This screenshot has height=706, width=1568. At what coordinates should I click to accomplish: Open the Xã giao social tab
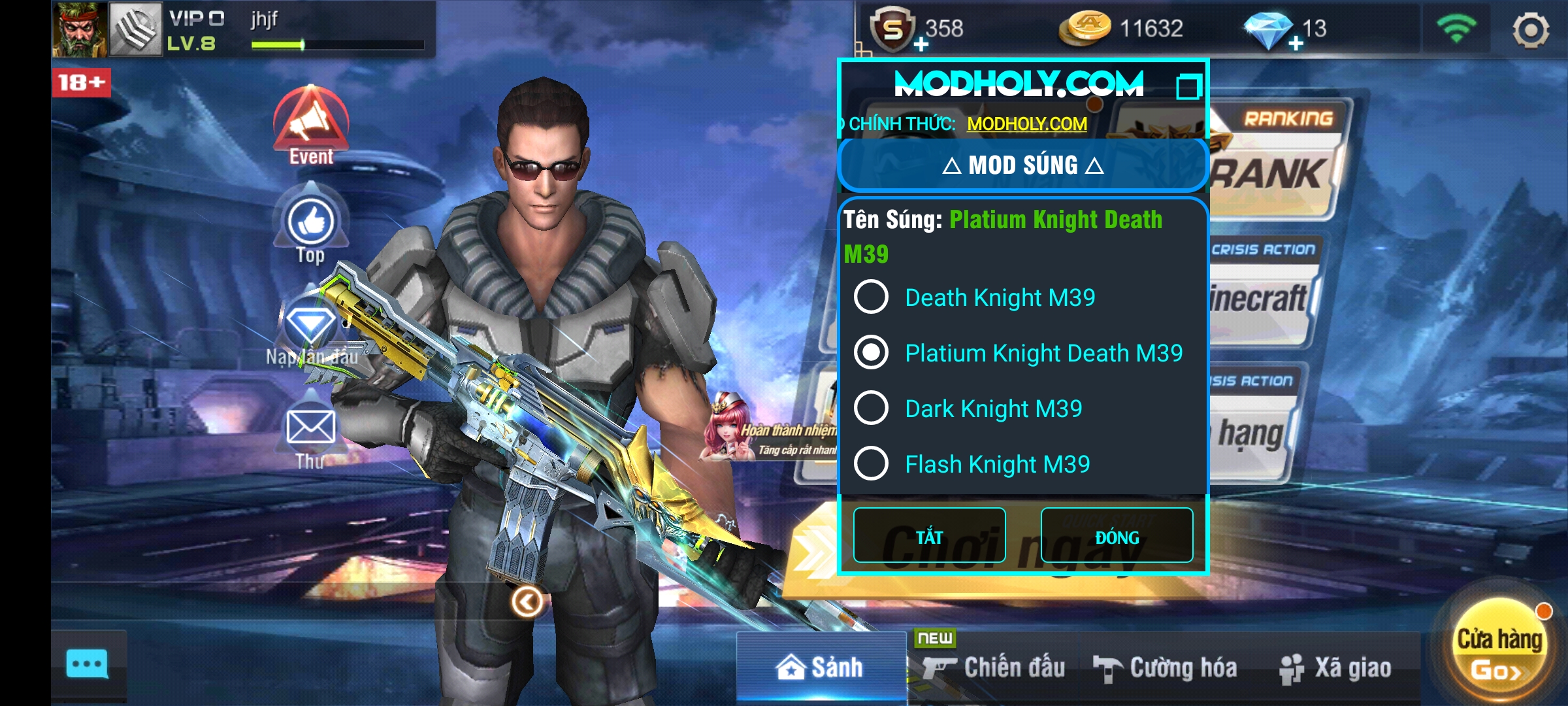pos(1336,668)
